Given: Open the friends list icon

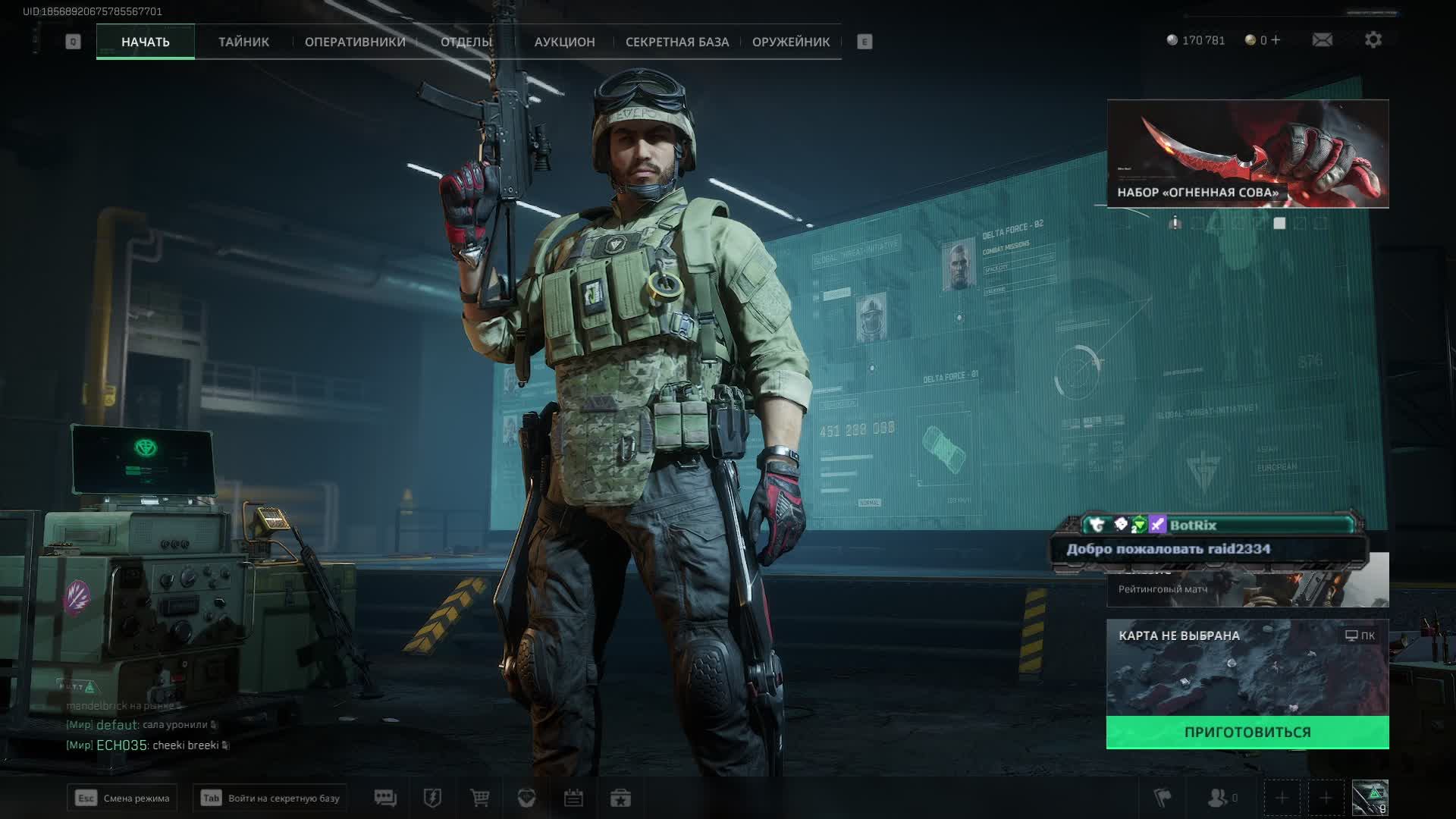Looking at the screenshot, I should (1219, 798).
